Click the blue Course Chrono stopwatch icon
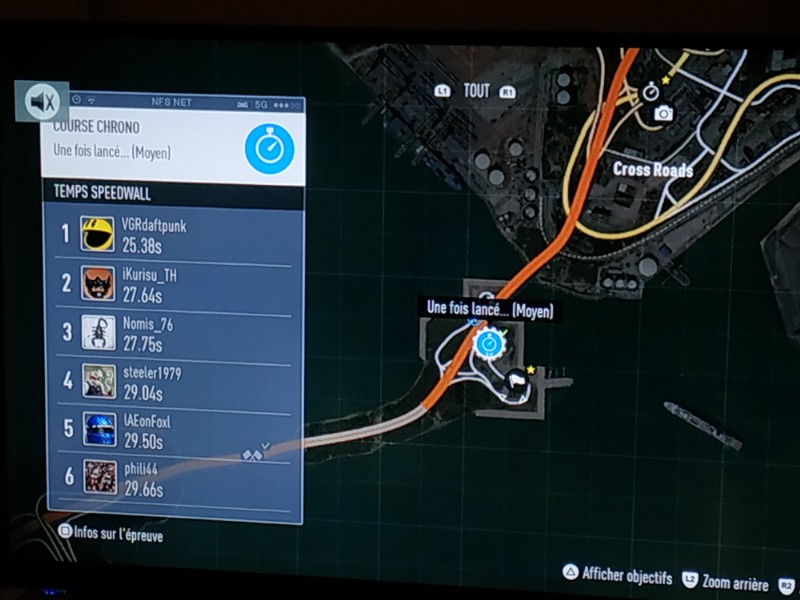800x600 pixels. pyautogui.click(x=269, y=150)
